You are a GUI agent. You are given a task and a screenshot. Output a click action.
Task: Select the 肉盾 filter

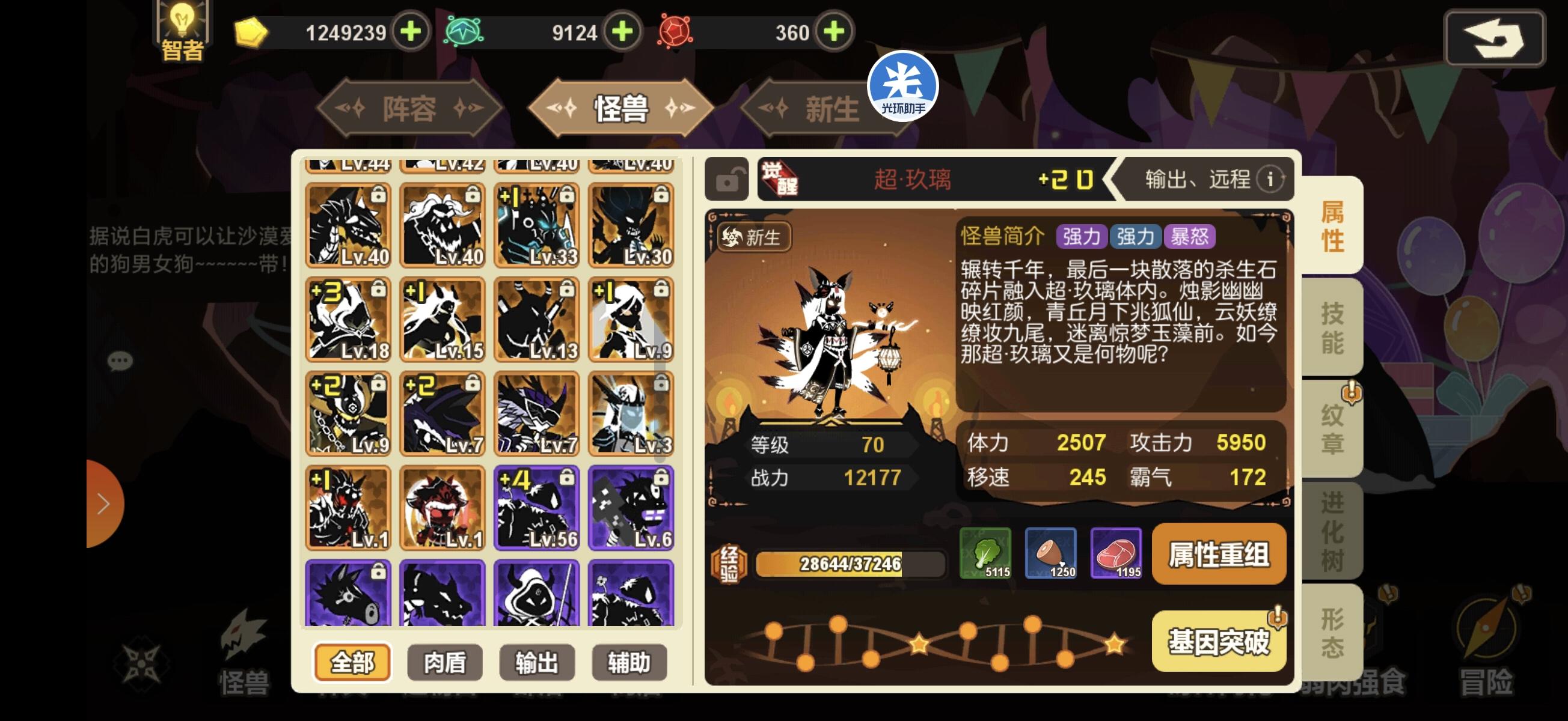(x=445, y=663)
